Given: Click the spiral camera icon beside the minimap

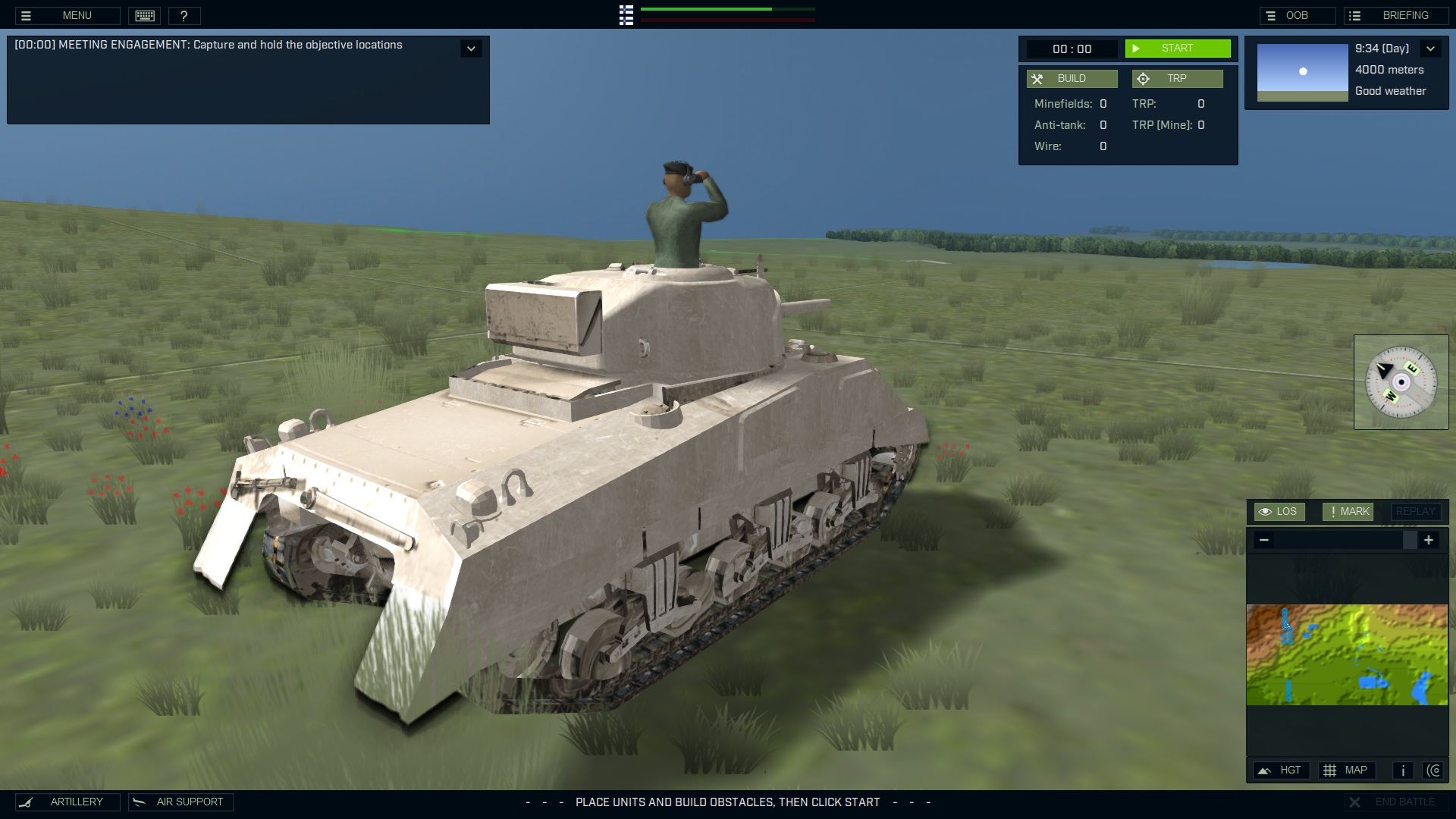Looking at the screenshot, I should click(x=1435, y=770).
